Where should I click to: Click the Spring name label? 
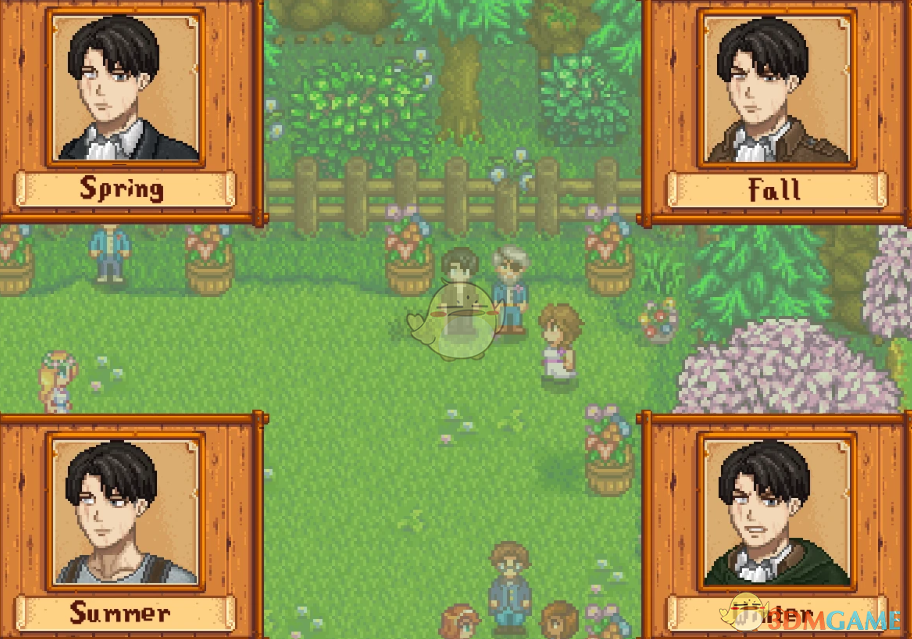click(x=124, y=188)
